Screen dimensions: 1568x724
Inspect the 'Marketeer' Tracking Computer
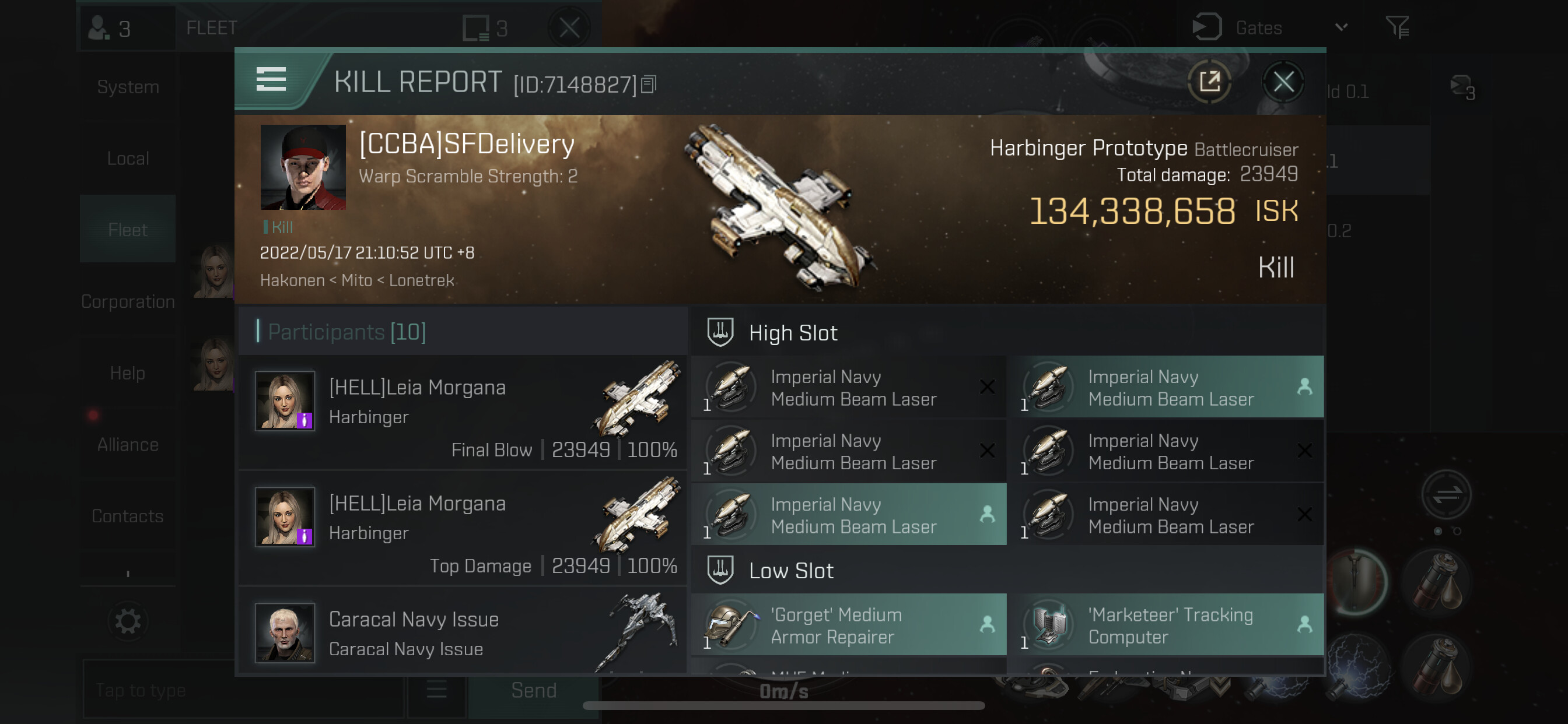click(x=1166, y=625)
